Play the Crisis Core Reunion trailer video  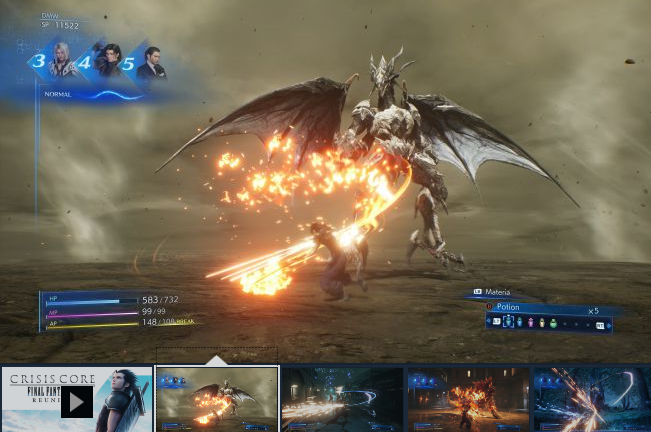(x=77, y=401)
